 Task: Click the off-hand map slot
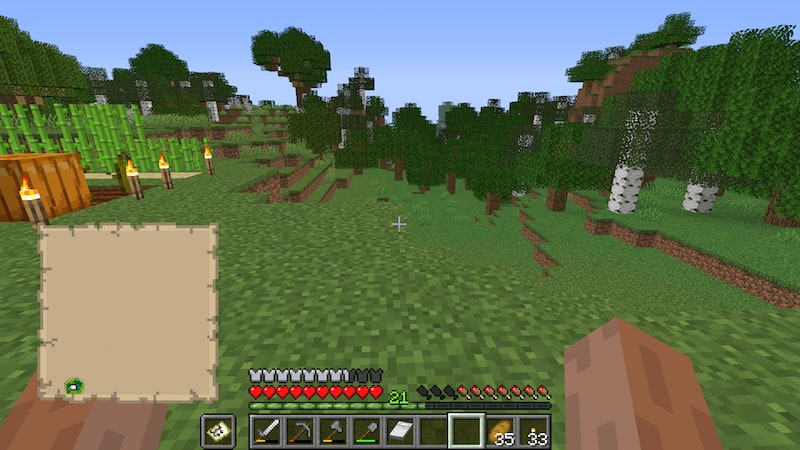pyautogui.click(x=218, y=431)
